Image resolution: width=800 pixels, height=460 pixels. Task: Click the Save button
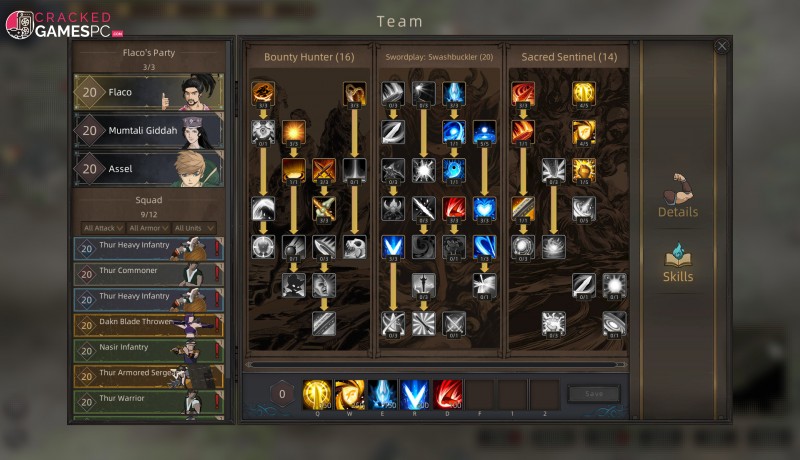tap(593, 394)
